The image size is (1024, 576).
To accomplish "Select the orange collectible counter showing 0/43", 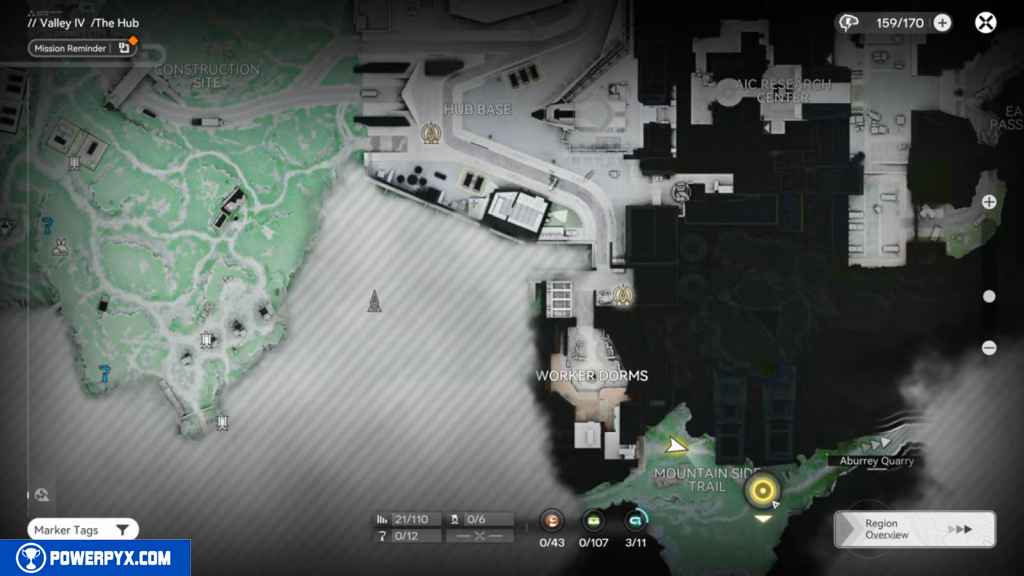I will 552,520.
